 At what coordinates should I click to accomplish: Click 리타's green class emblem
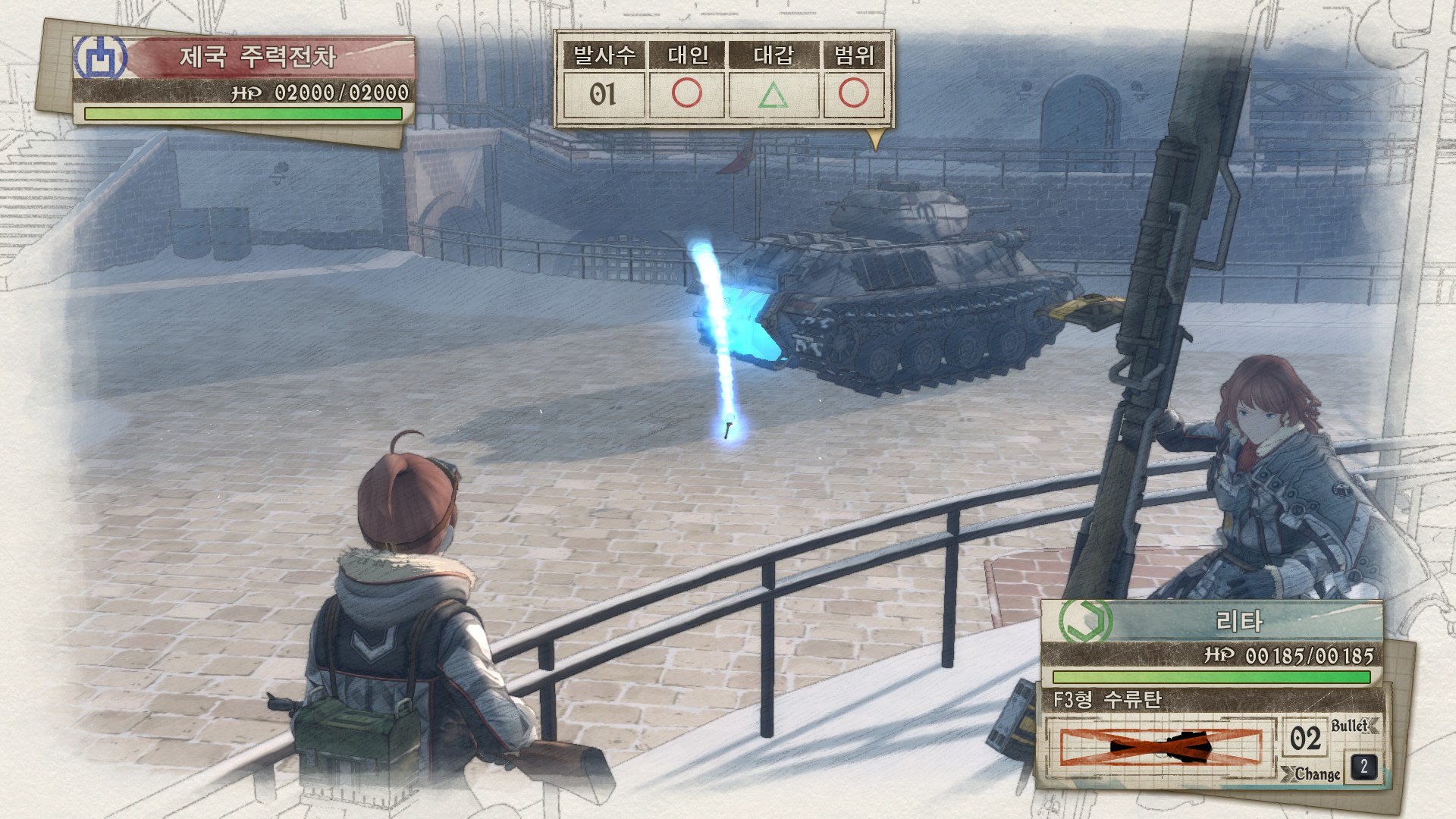click(1086, 620)
